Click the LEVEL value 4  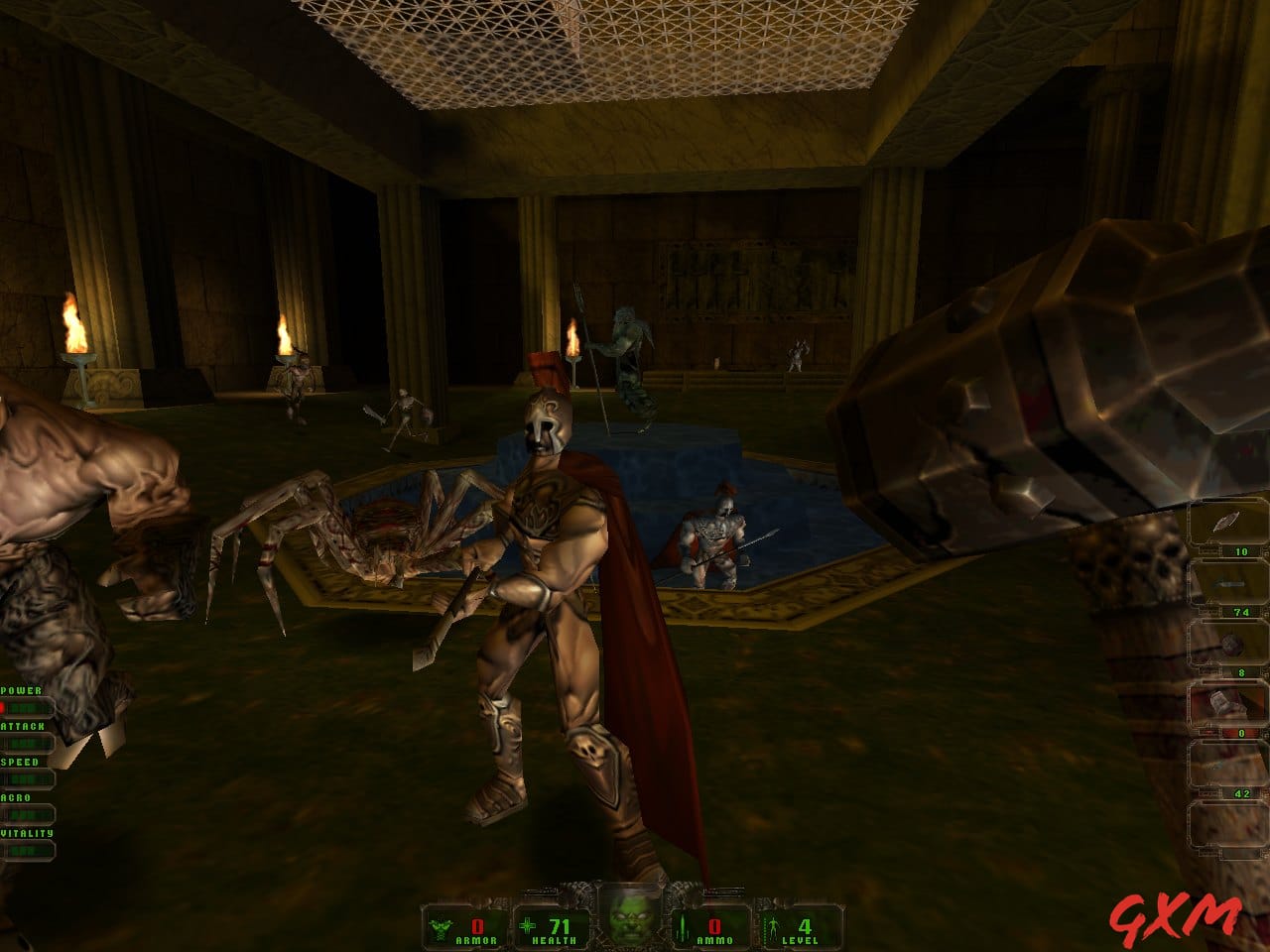coord(804,925)
